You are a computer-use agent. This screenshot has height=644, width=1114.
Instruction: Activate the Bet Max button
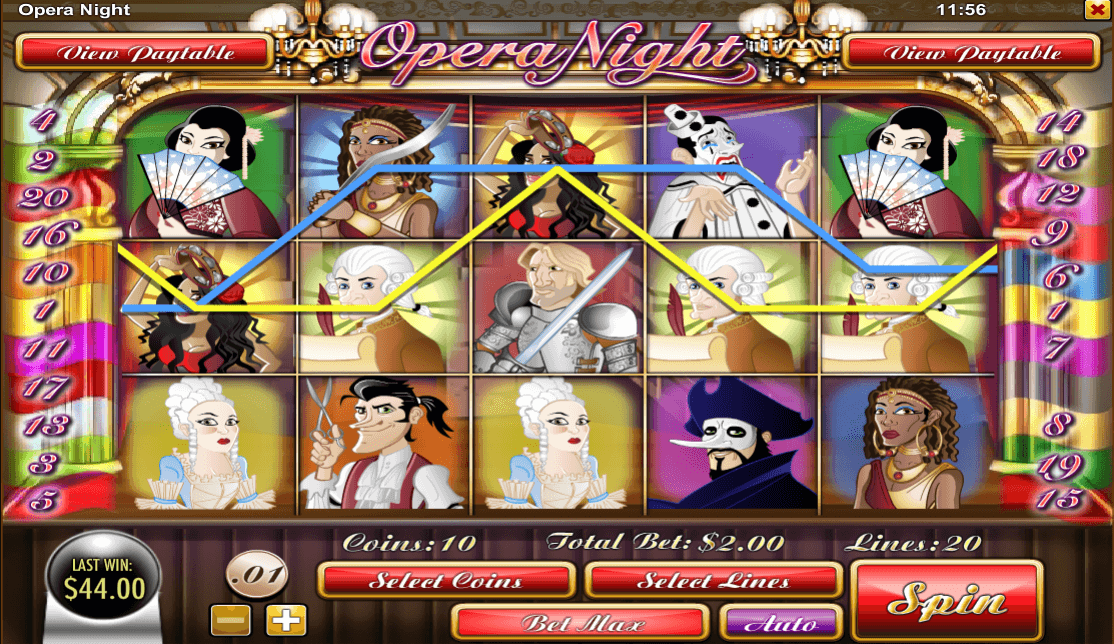pyautogui.click(x=580, y=622)
